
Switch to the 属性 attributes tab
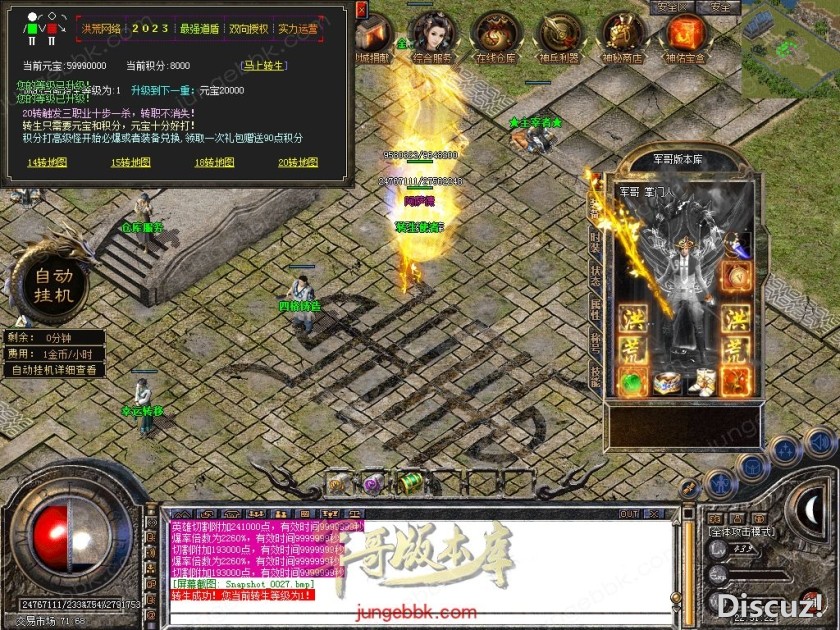(596, 308)
